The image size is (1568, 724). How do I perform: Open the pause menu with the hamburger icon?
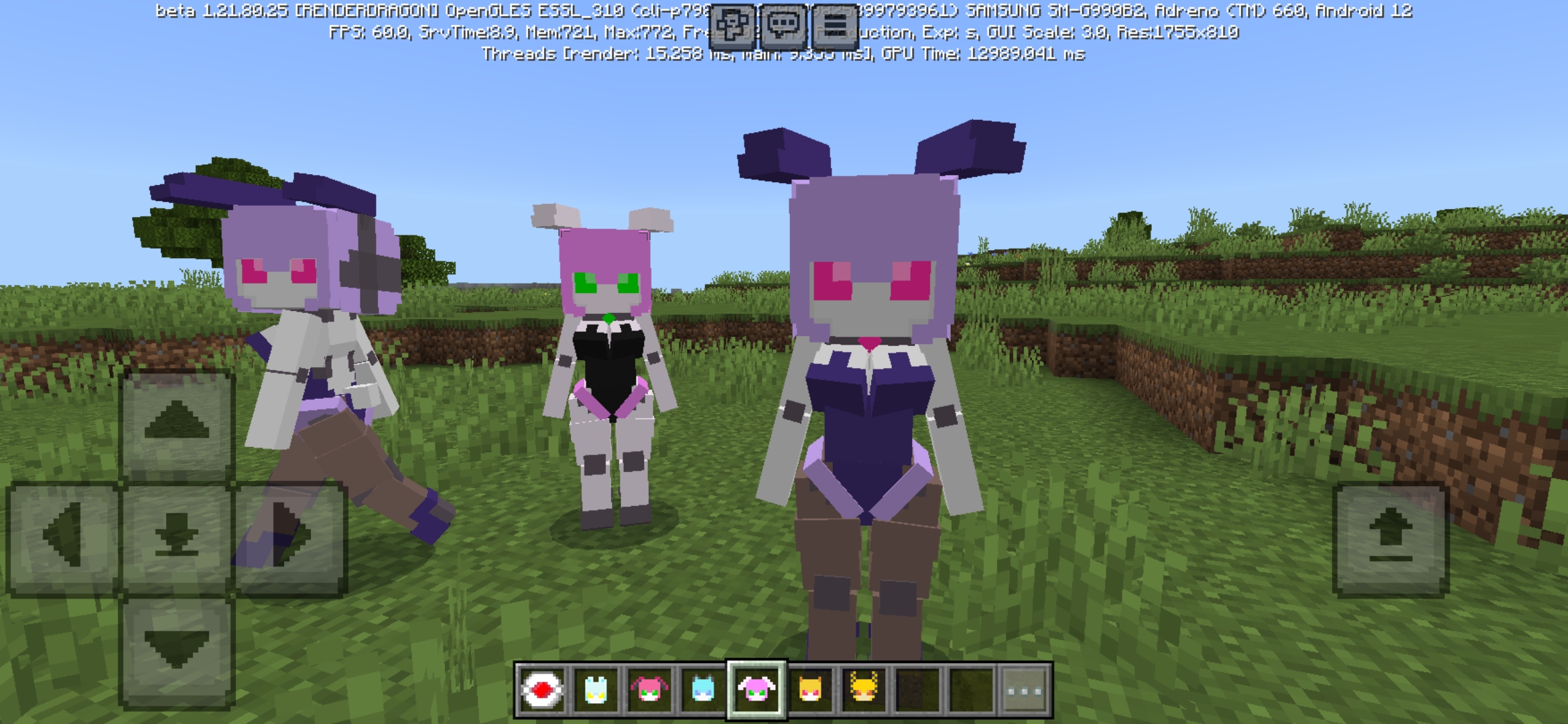click(x=835, y=21)
